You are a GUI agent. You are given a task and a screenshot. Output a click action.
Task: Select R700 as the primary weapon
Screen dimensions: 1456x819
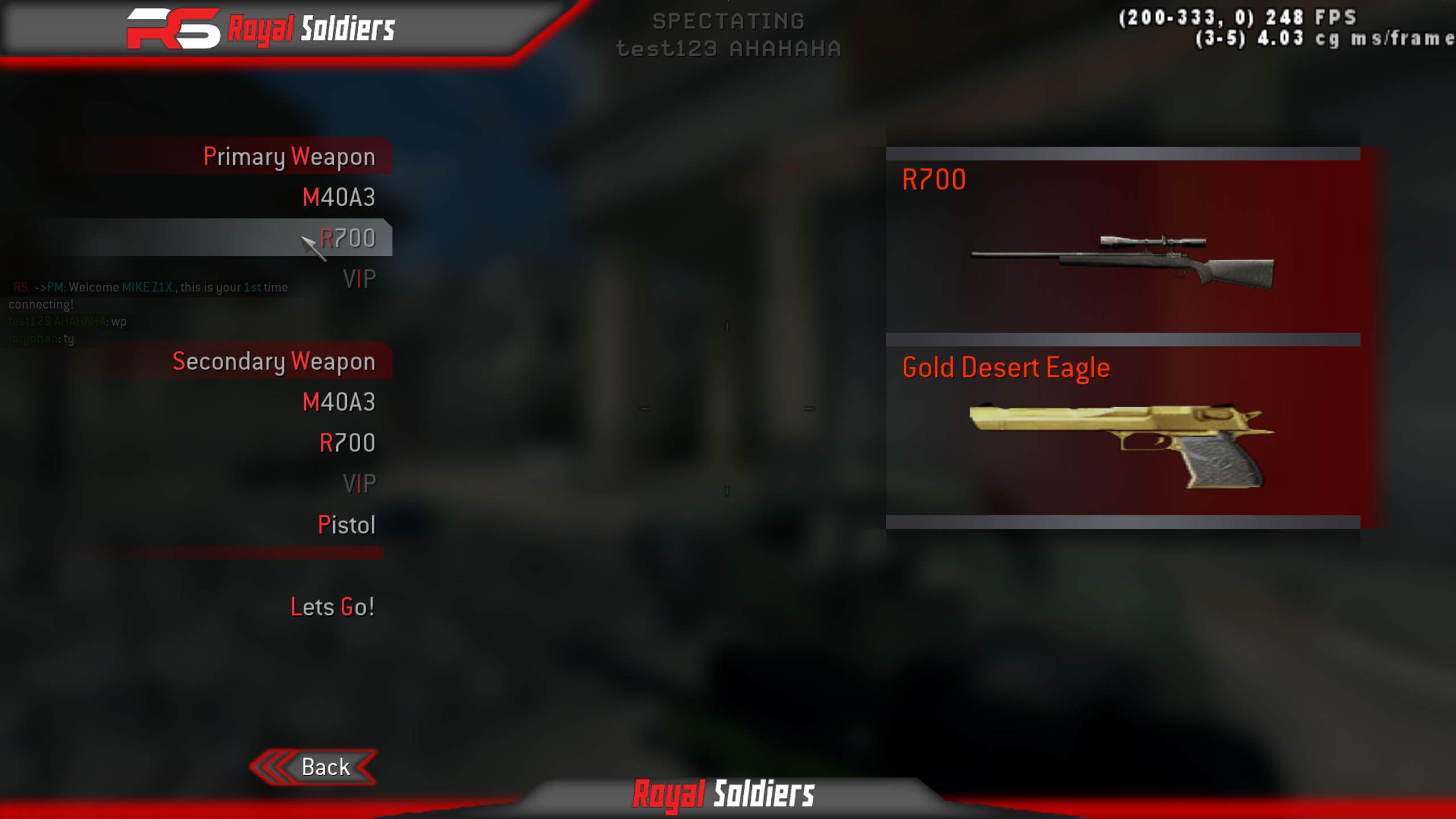[x=348, y=239]
